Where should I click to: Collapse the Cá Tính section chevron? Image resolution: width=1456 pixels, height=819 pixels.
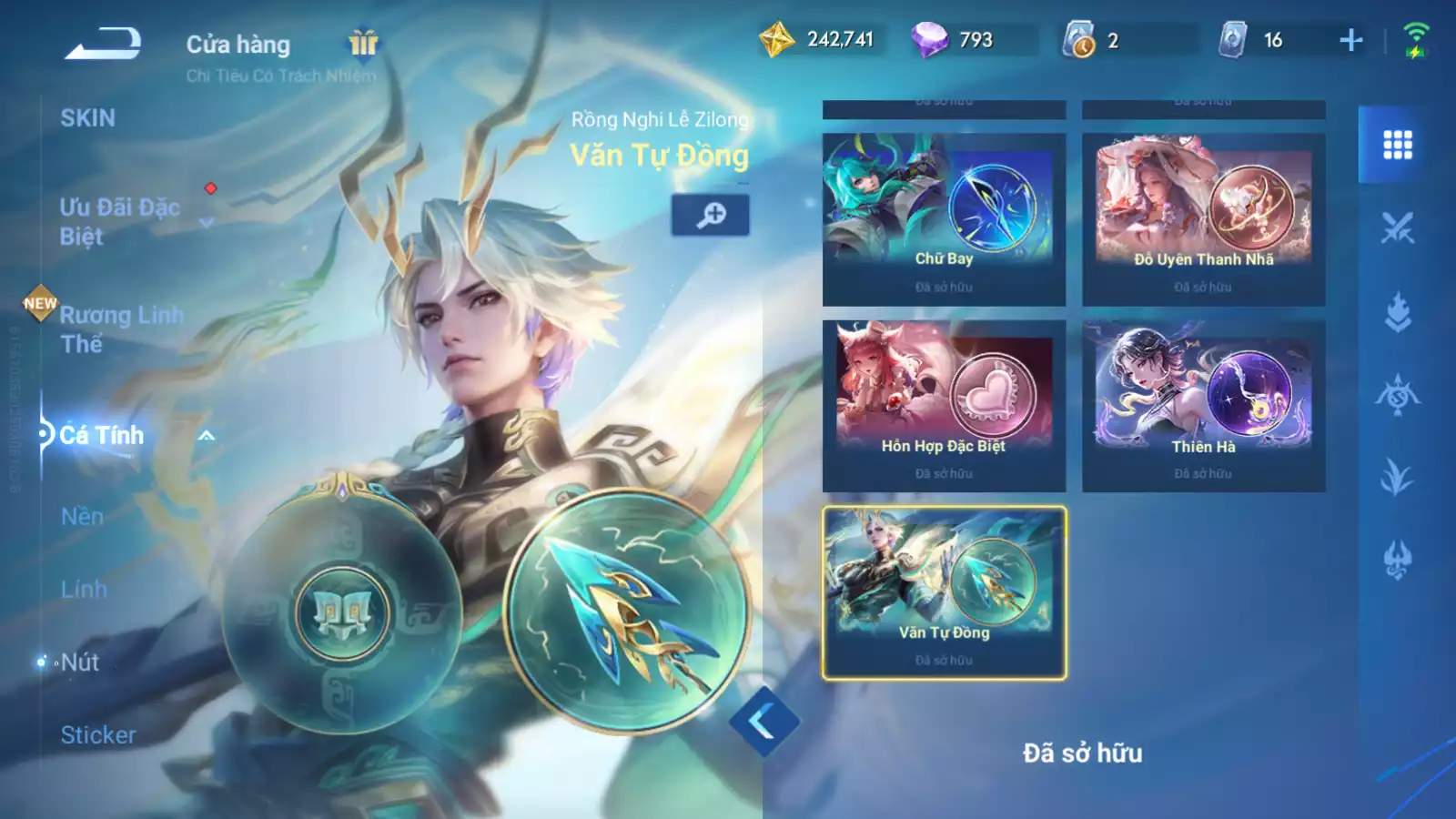(205, 436)
